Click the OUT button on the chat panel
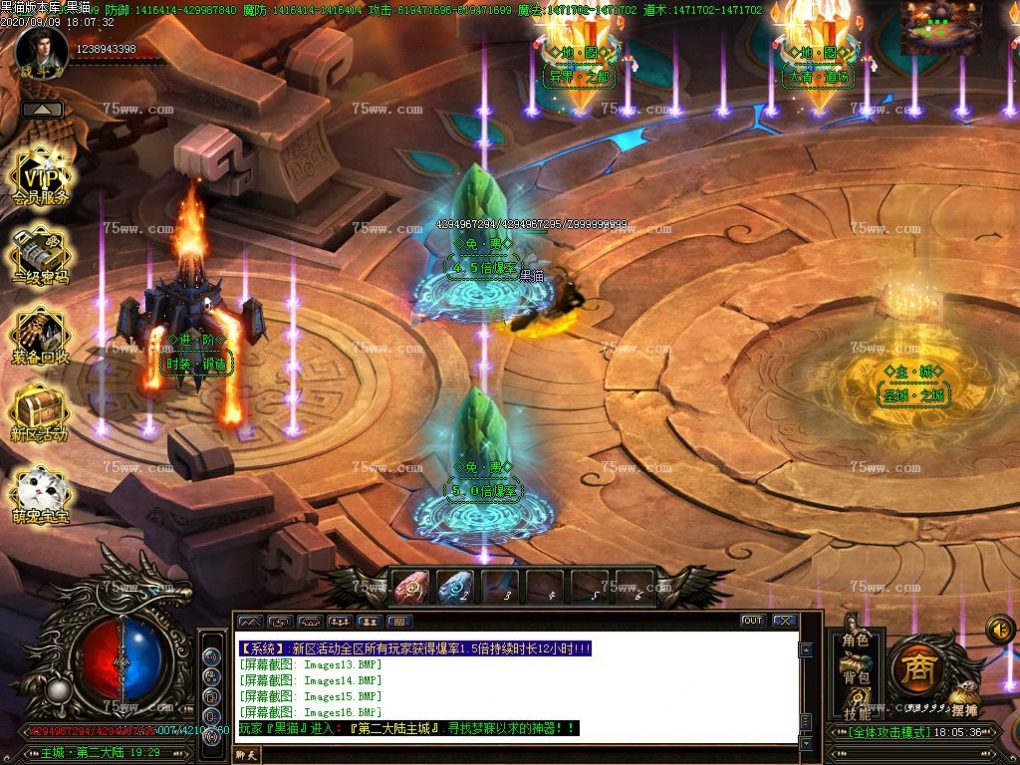The image size is (1020, 765). (x=753, y=621)
